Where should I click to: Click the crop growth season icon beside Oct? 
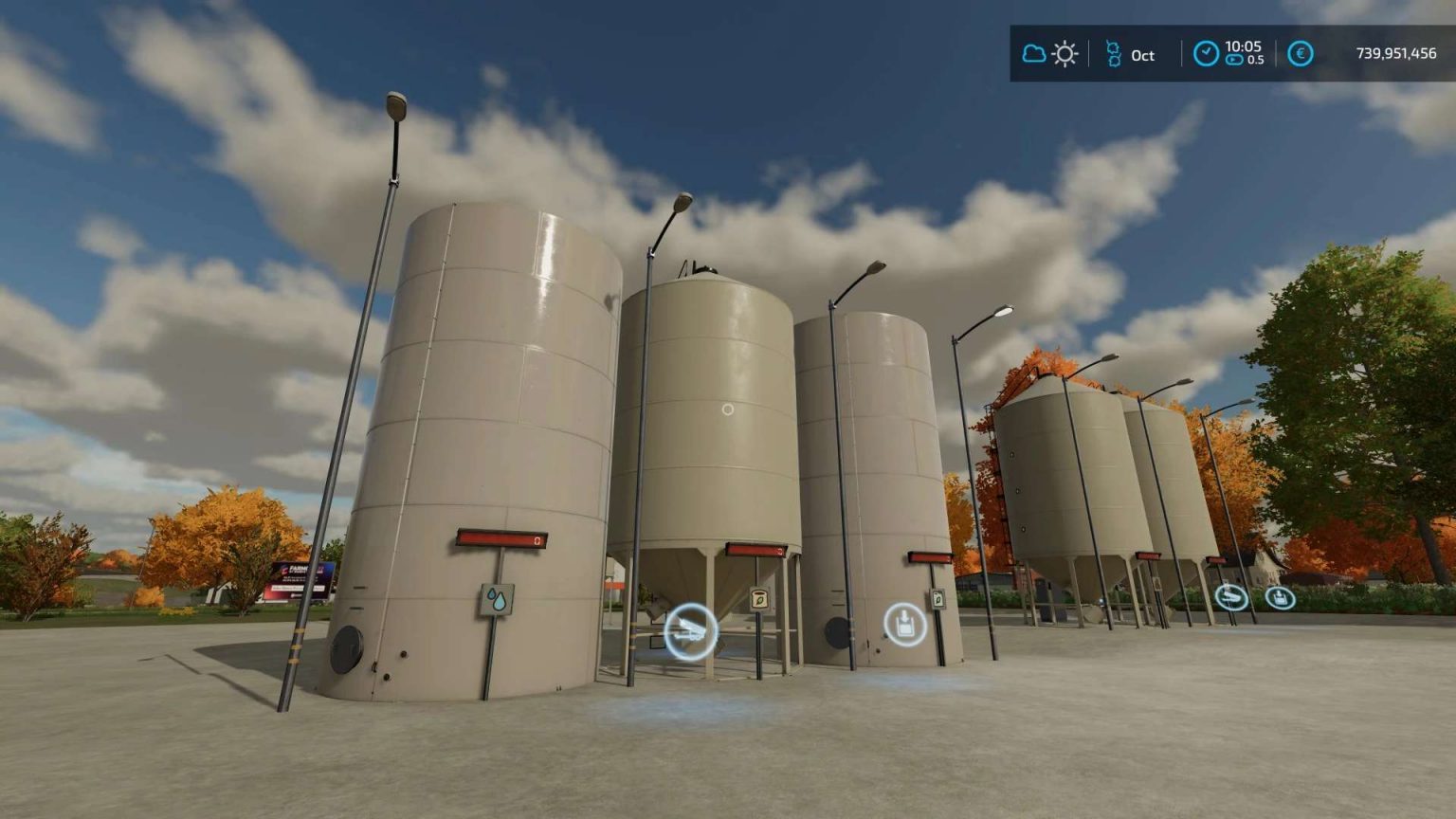click(x=1114, y=54)
